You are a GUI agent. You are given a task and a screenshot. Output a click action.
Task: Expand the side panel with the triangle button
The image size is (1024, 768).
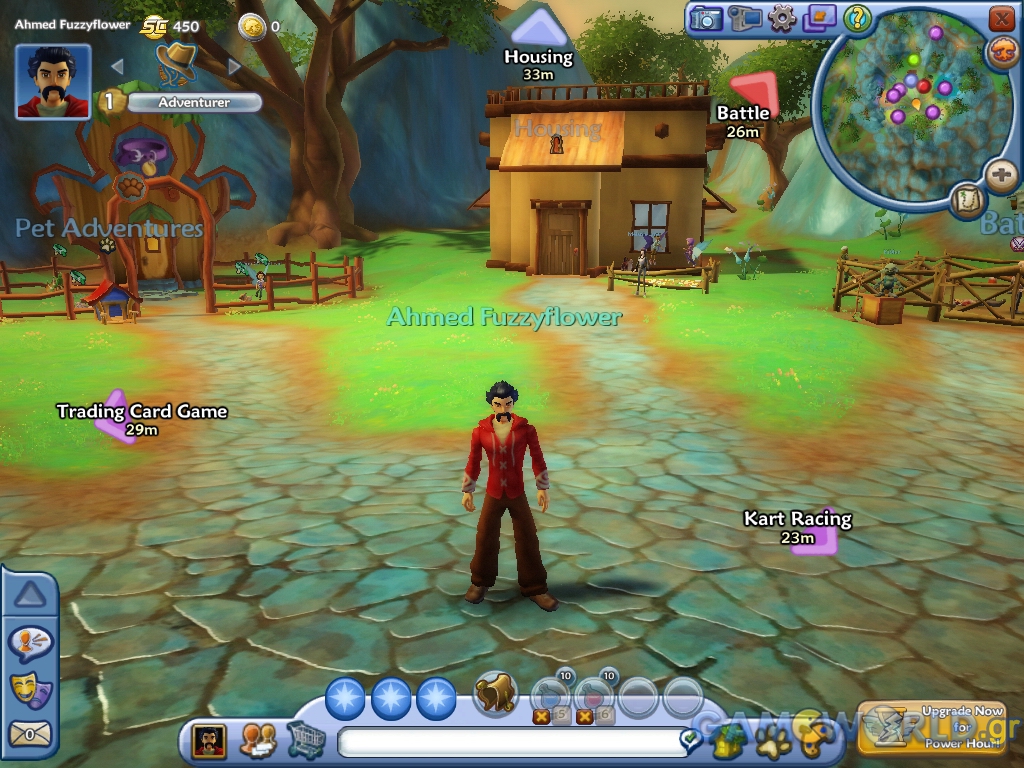point(30,596)
